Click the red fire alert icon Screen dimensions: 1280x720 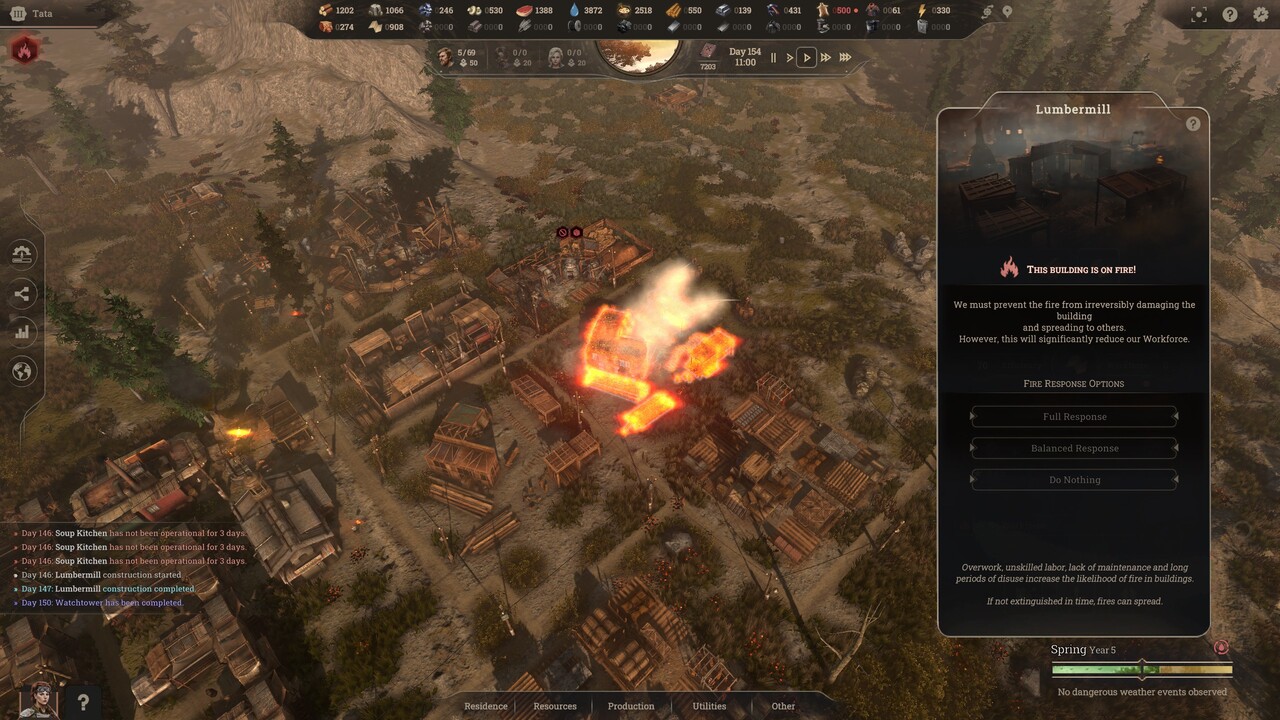pos(25,49)
